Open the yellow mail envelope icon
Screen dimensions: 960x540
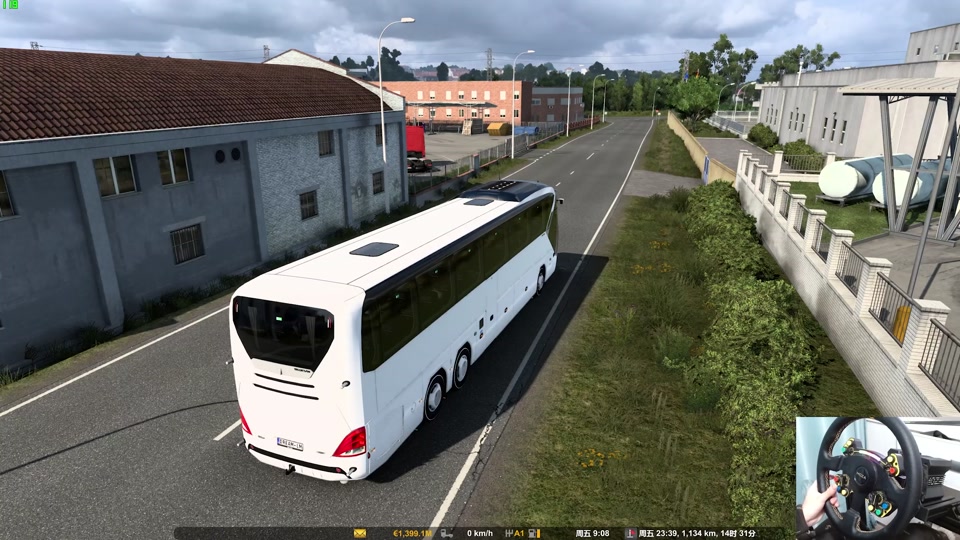pos(360,534)
